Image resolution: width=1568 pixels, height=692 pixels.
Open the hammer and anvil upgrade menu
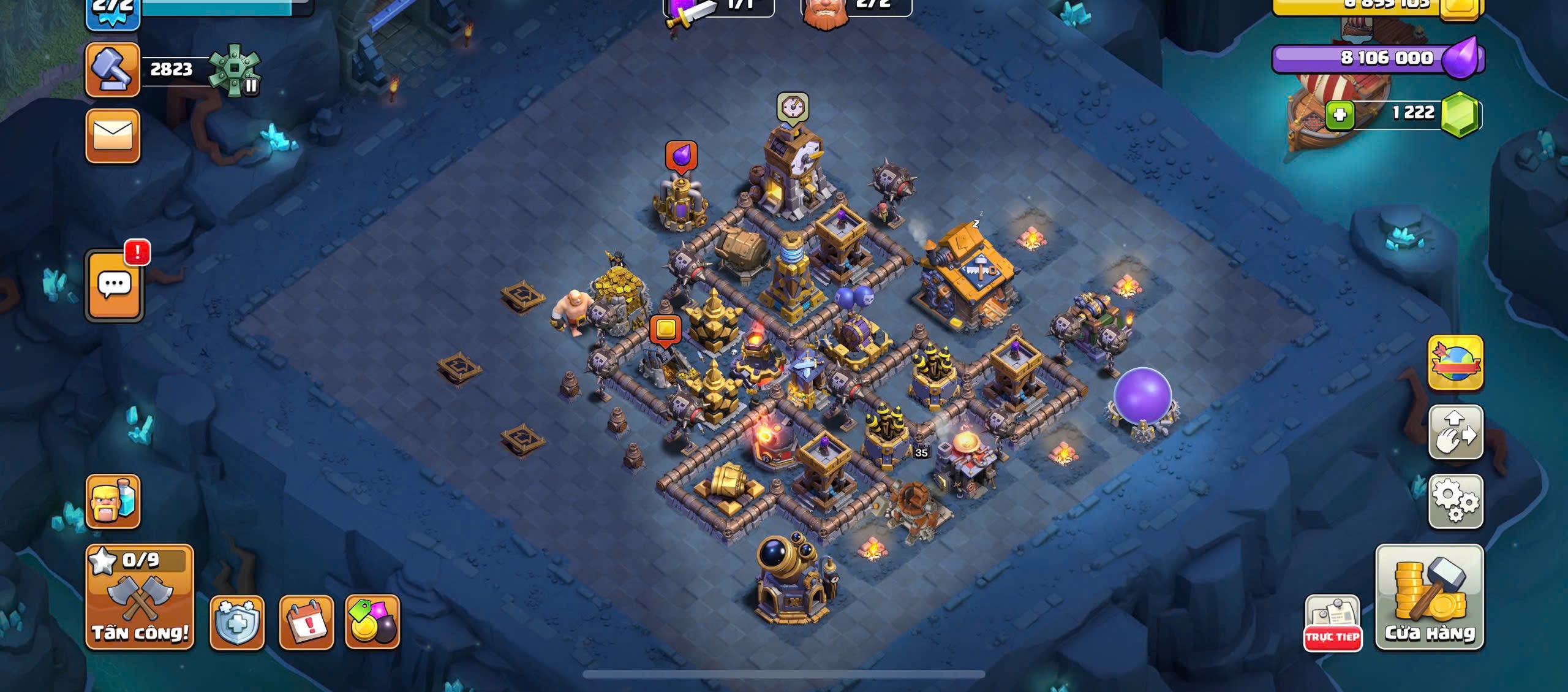coord(113,70)
